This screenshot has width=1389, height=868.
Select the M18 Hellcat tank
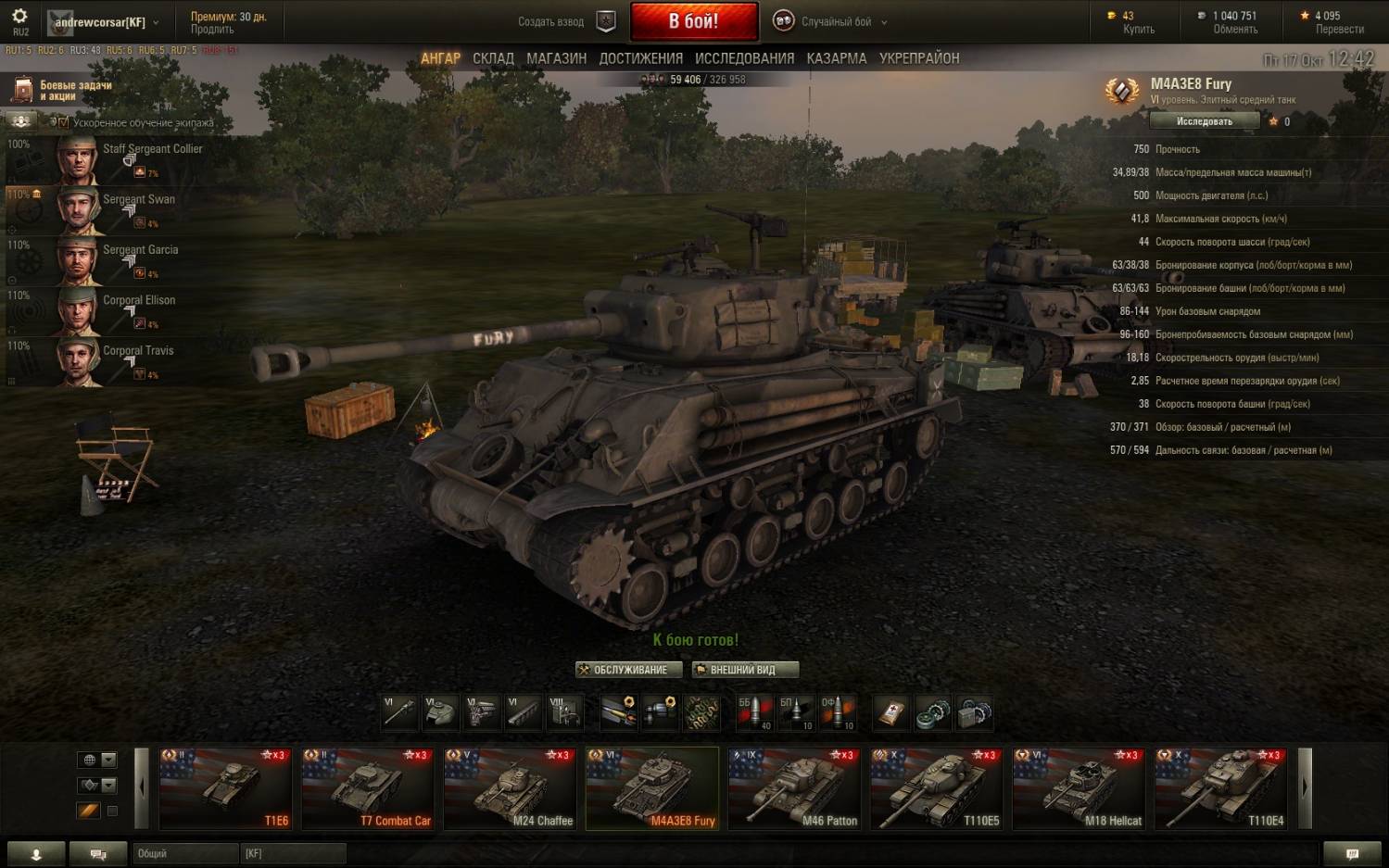tap(1079, 788)
